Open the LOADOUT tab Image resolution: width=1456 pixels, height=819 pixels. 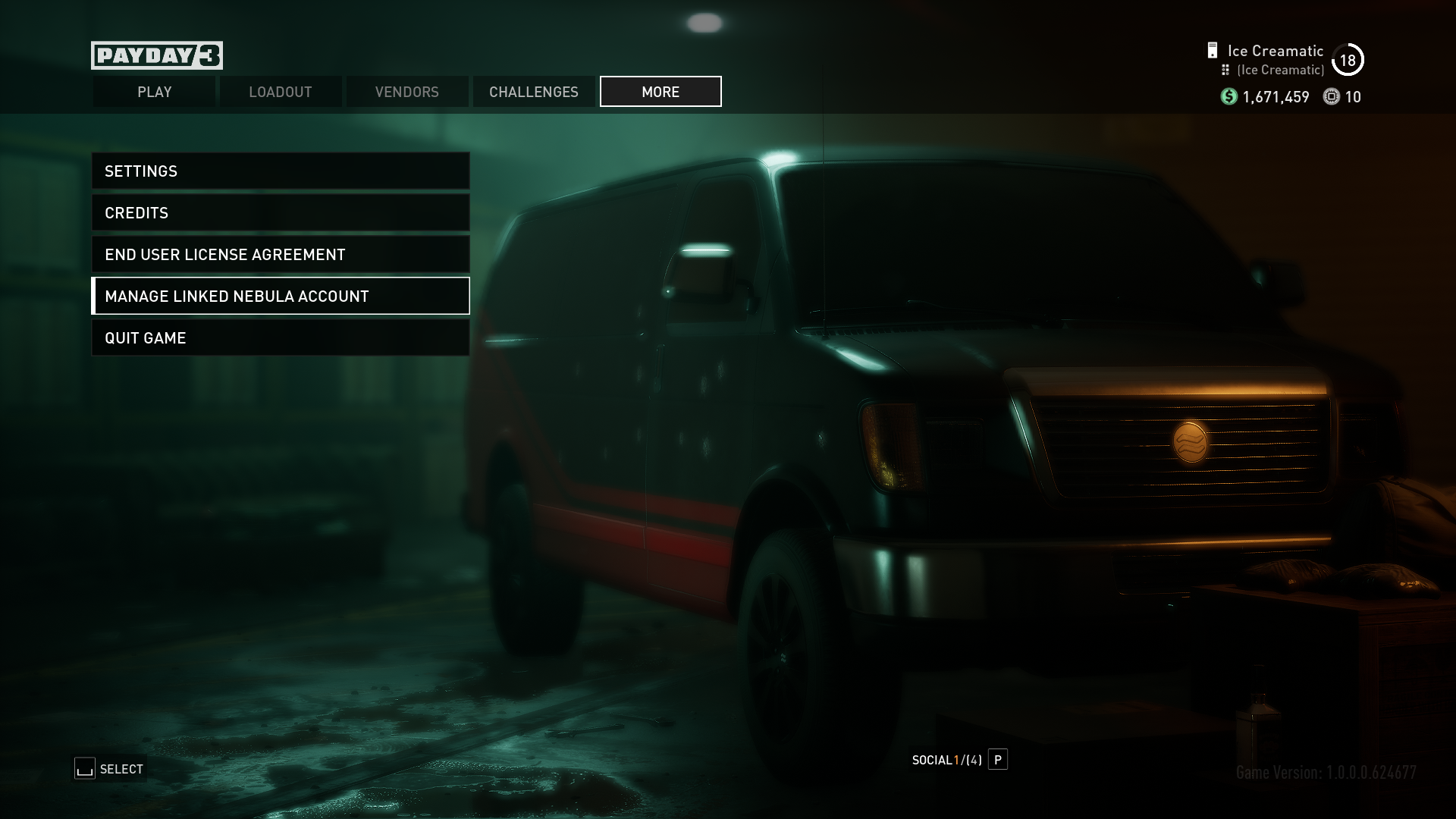(280, 91)
